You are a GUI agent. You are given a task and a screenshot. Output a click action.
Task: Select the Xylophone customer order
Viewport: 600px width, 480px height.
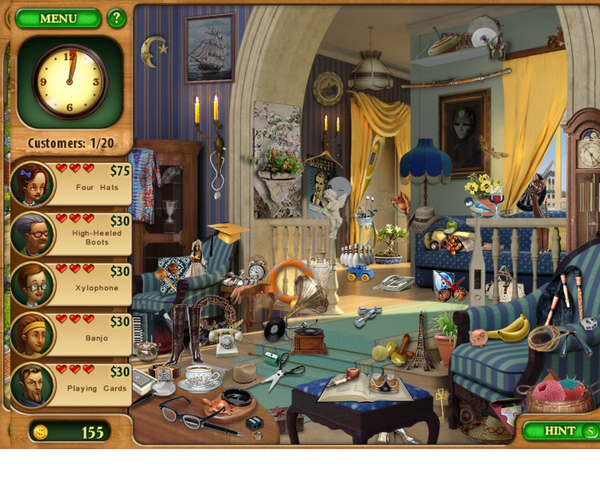[x=72, y=284]
